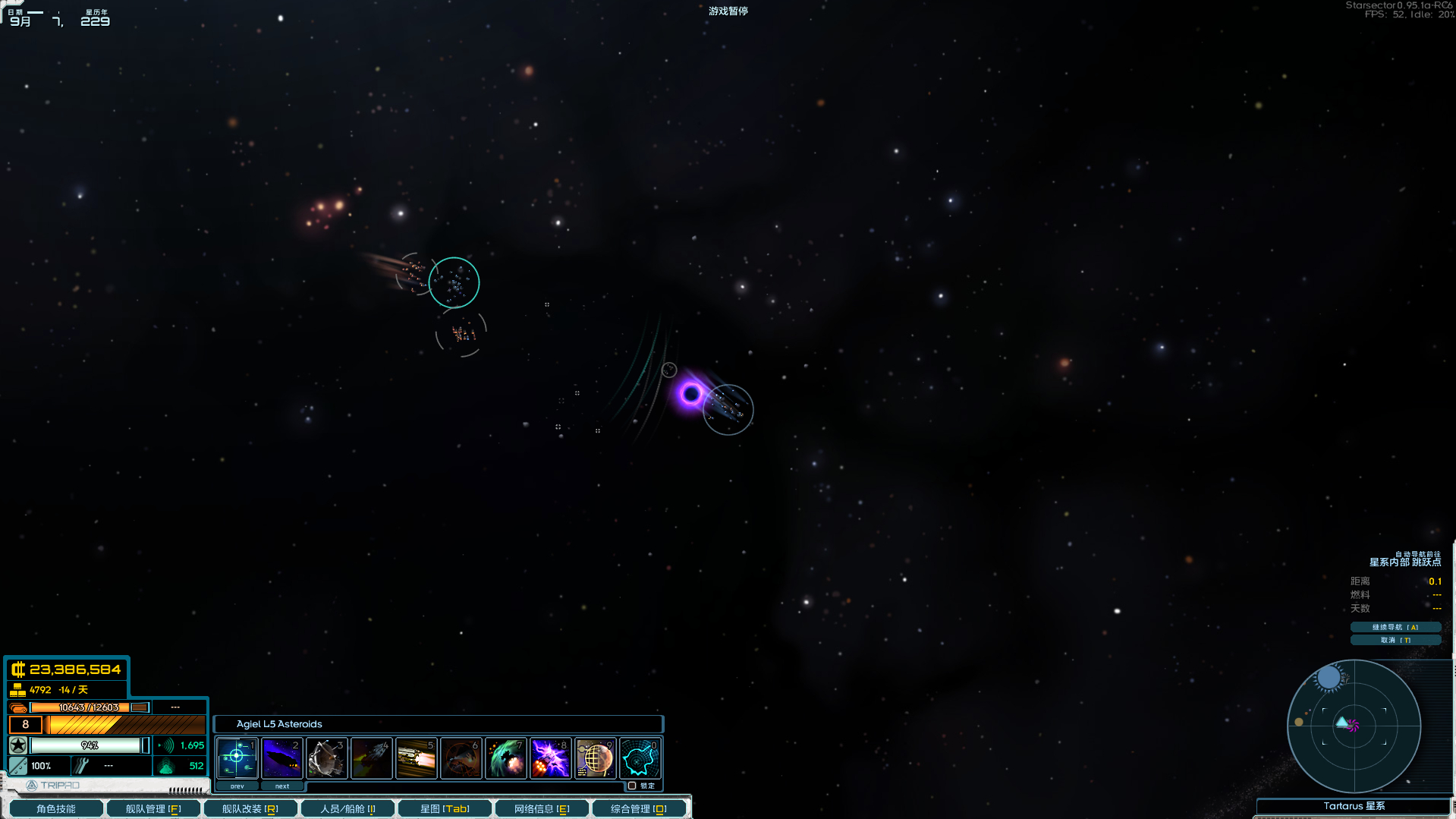This screenshot has height=819, width=1456.
Task: Switch to the prev ability bar
Action: (237, 786)
